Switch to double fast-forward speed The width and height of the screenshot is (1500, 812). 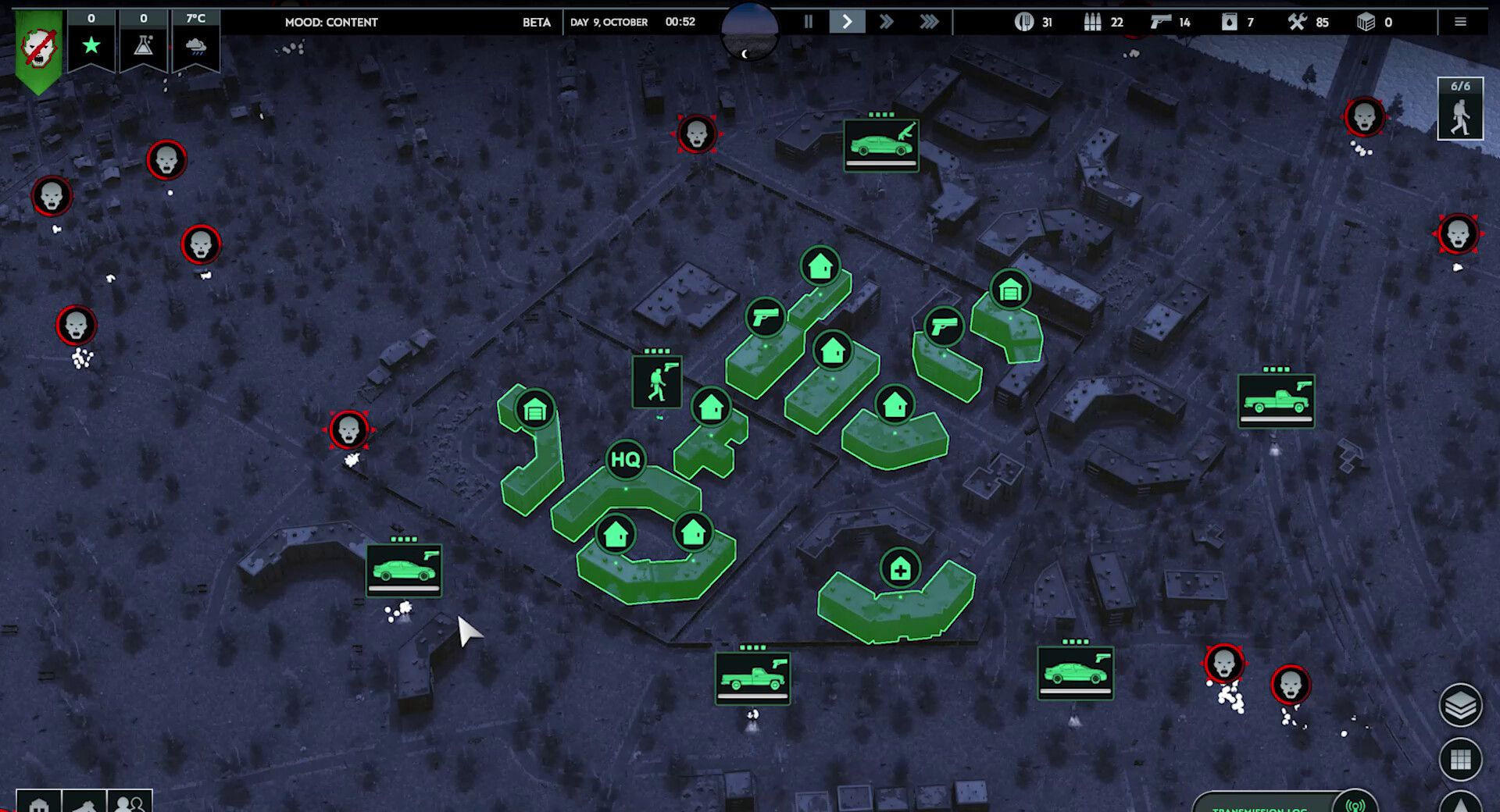886,22
